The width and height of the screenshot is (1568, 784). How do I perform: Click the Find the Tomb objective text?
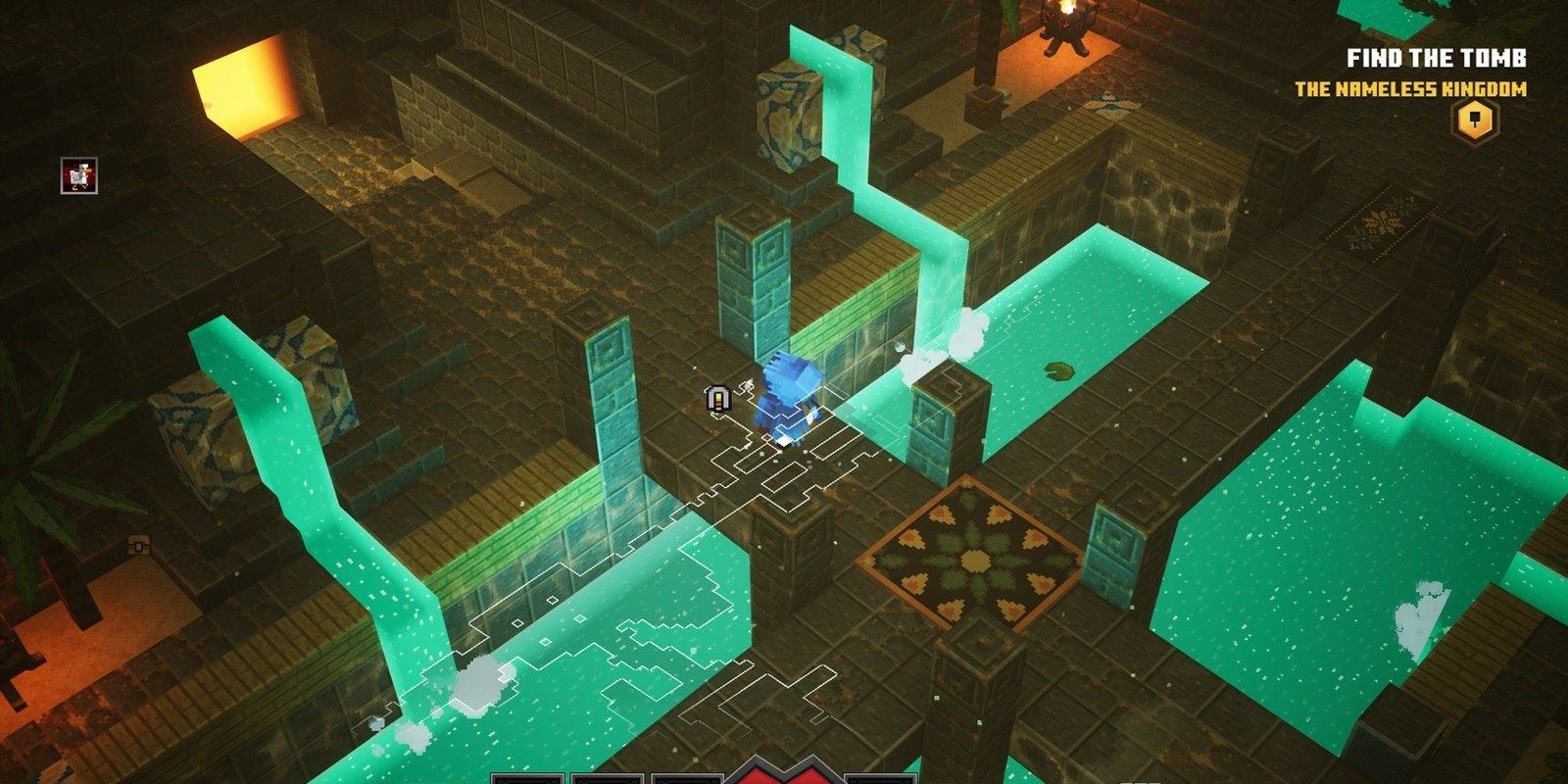click(1436, 58)
